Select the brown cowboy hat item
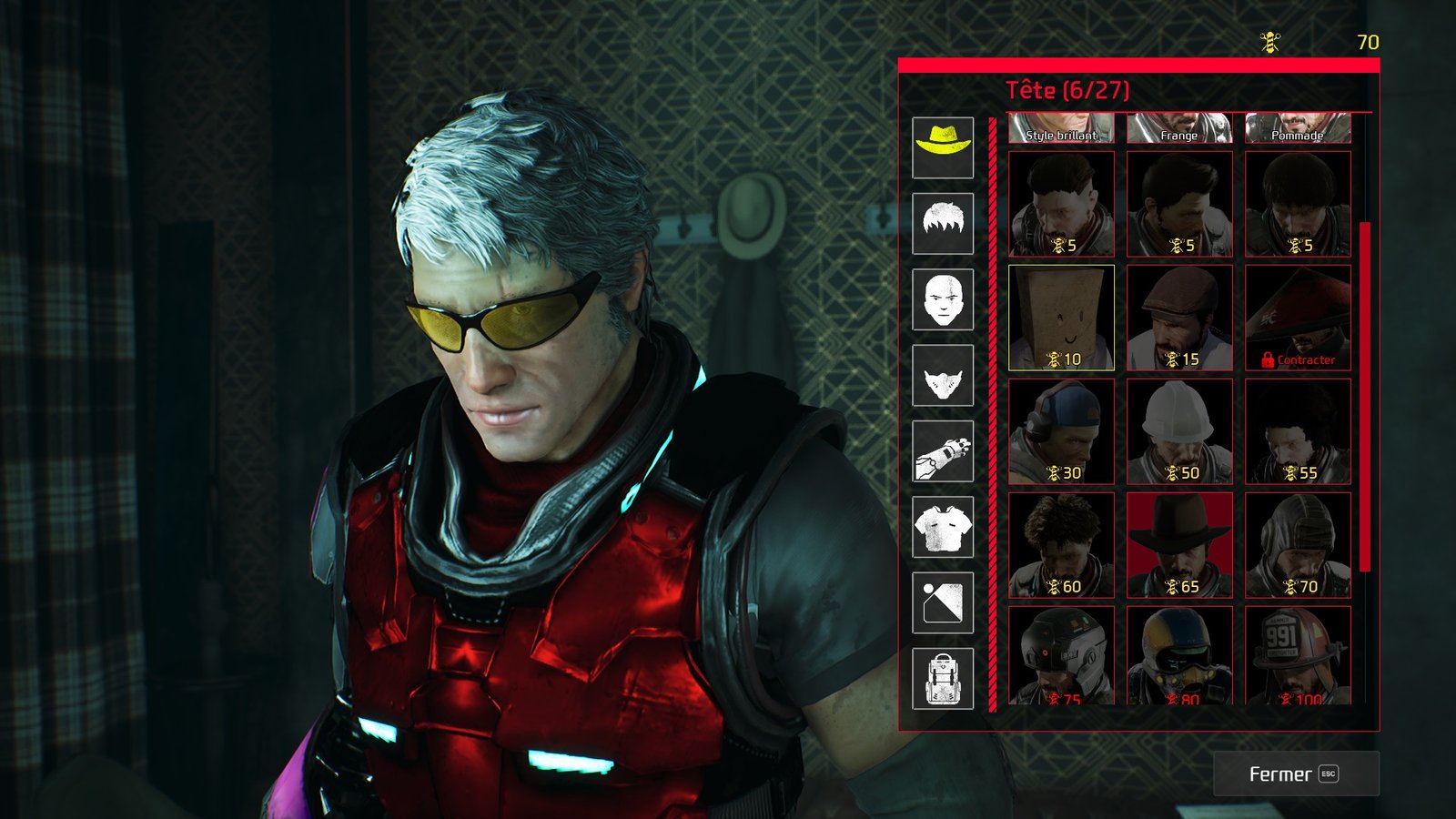This screenshot has width=1456, height=819. (1179, 545)
